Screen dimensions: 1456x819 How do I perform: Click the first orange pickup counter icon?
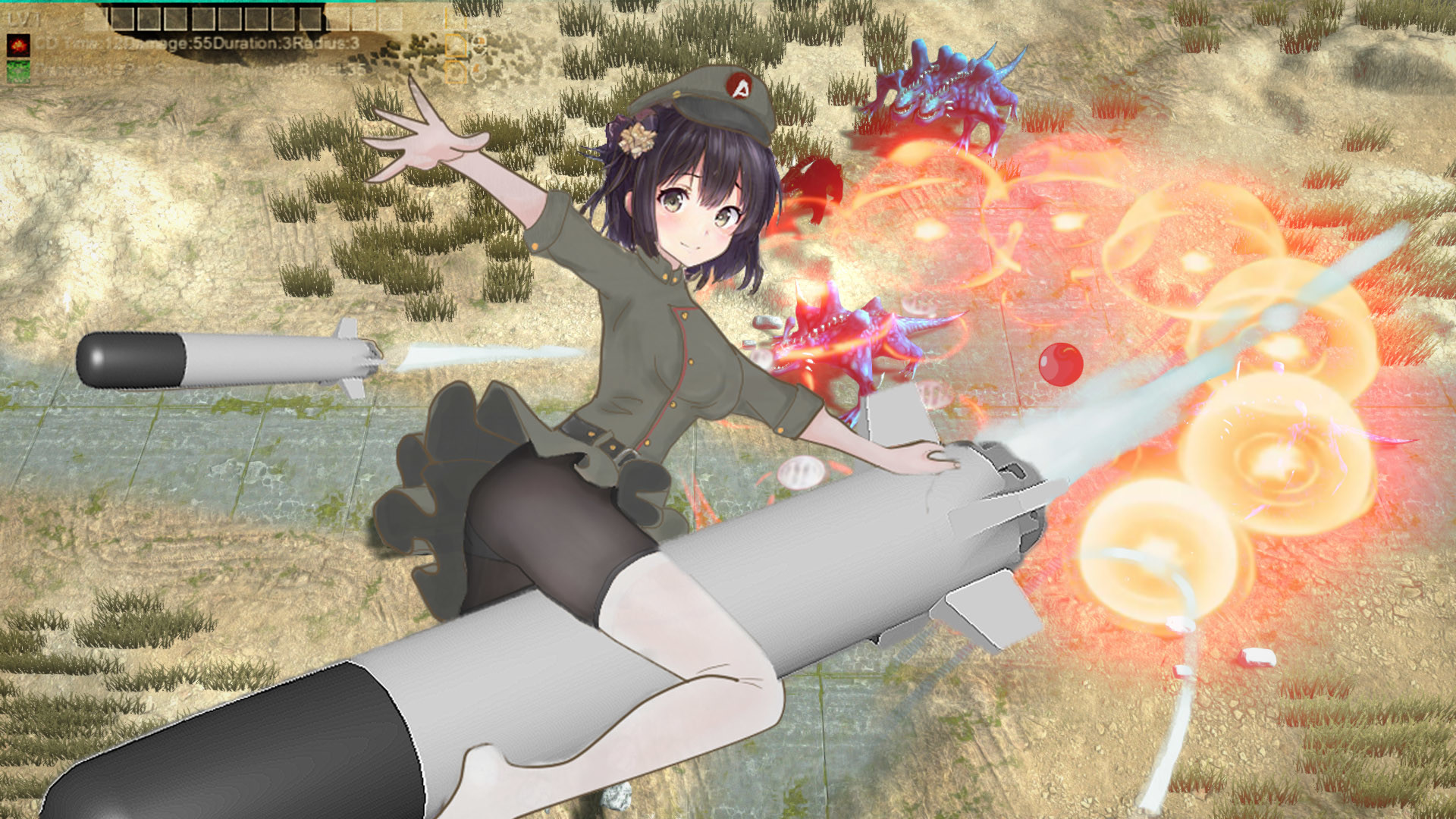(456, 45)
